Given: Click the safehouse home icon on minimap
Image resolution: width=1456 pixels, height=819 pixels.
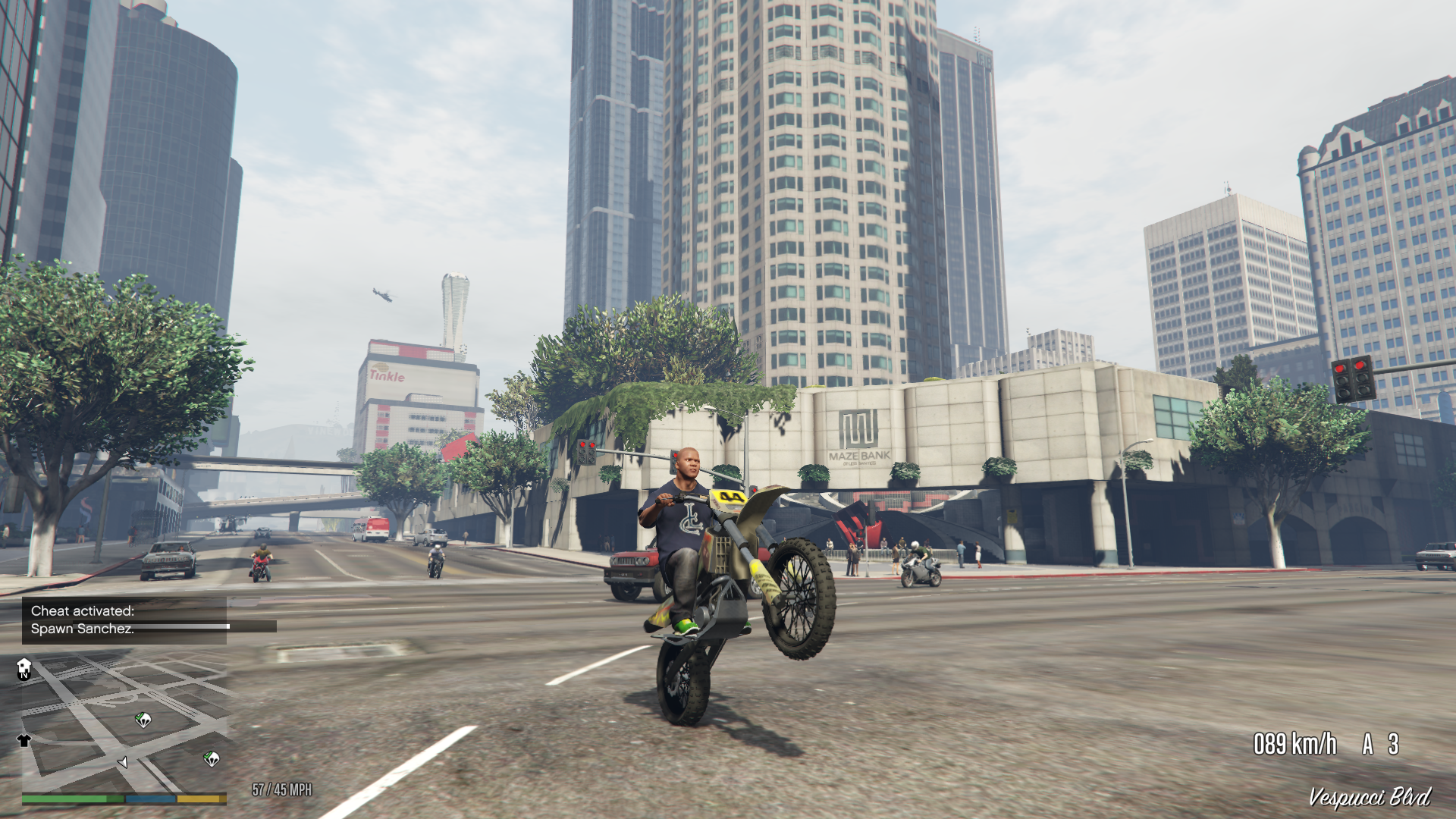Looking at the screenshot, I should (24, 667).
